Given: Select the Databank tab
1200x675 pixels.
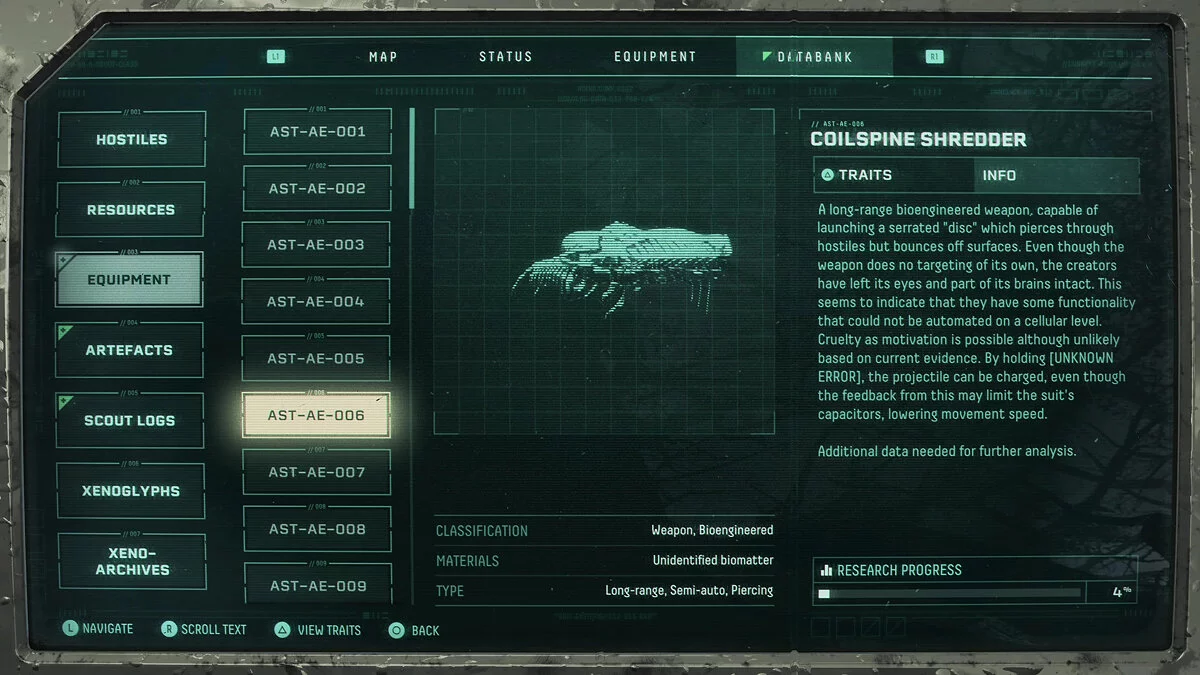Looking at the screenshot, I should pyautogui.click(x=814, y=57).
